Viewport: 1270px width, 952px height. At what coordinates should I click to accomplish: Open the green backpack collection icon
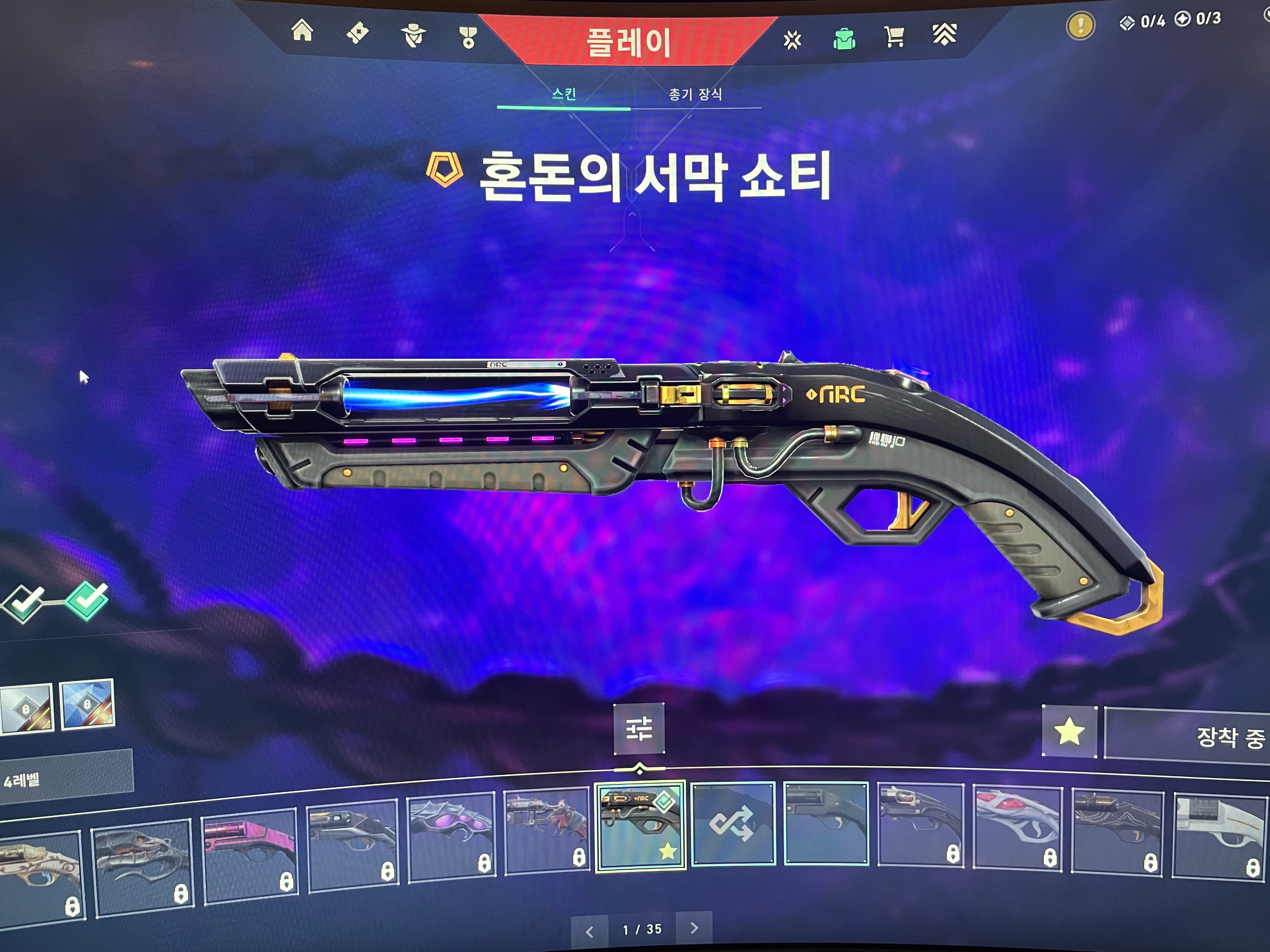(844, 39)
